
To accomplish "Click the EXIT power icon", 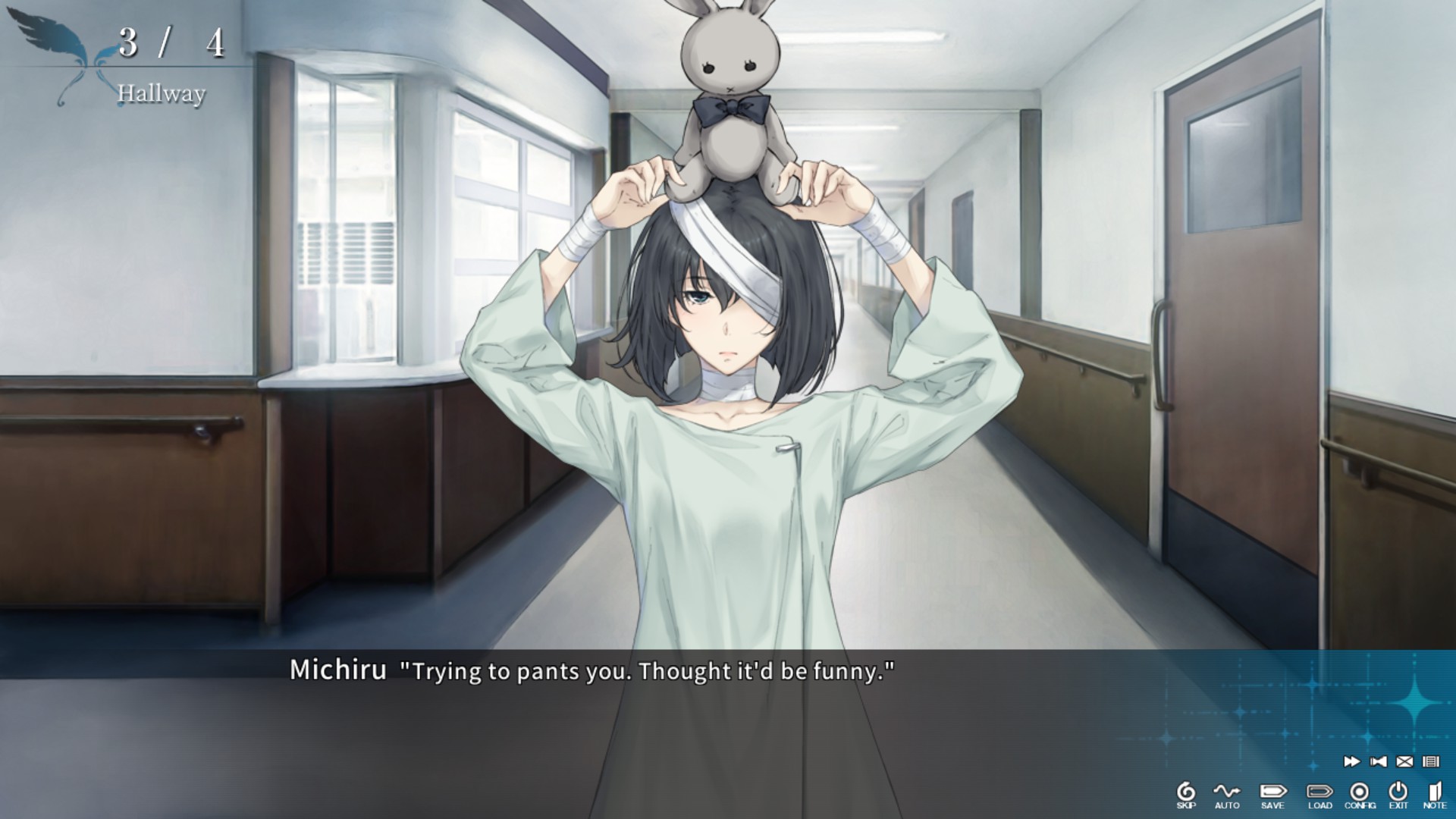I will (x=1398, y=795).
